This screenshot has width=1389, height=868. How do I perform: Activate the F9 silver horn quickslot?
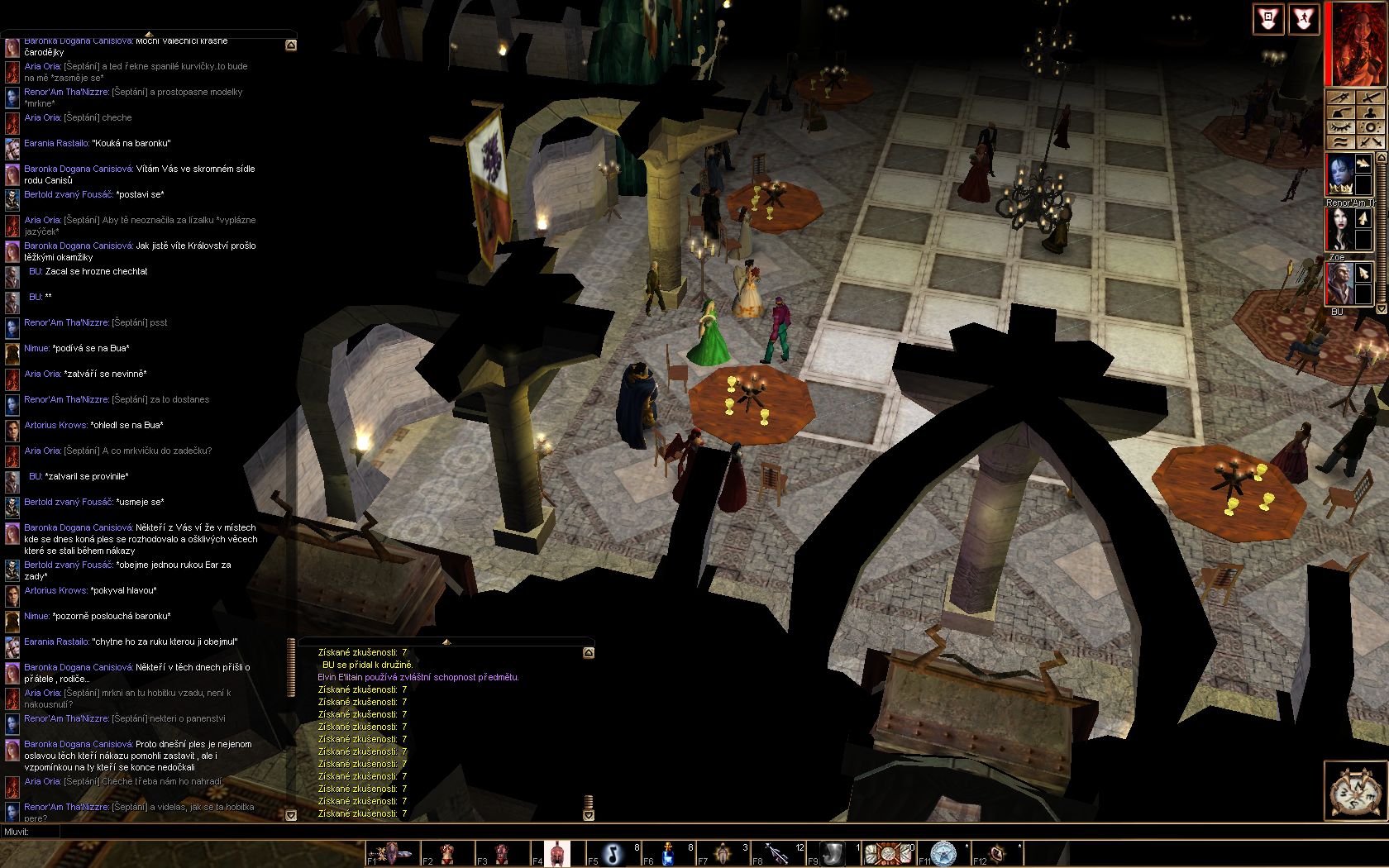[833, 853]
